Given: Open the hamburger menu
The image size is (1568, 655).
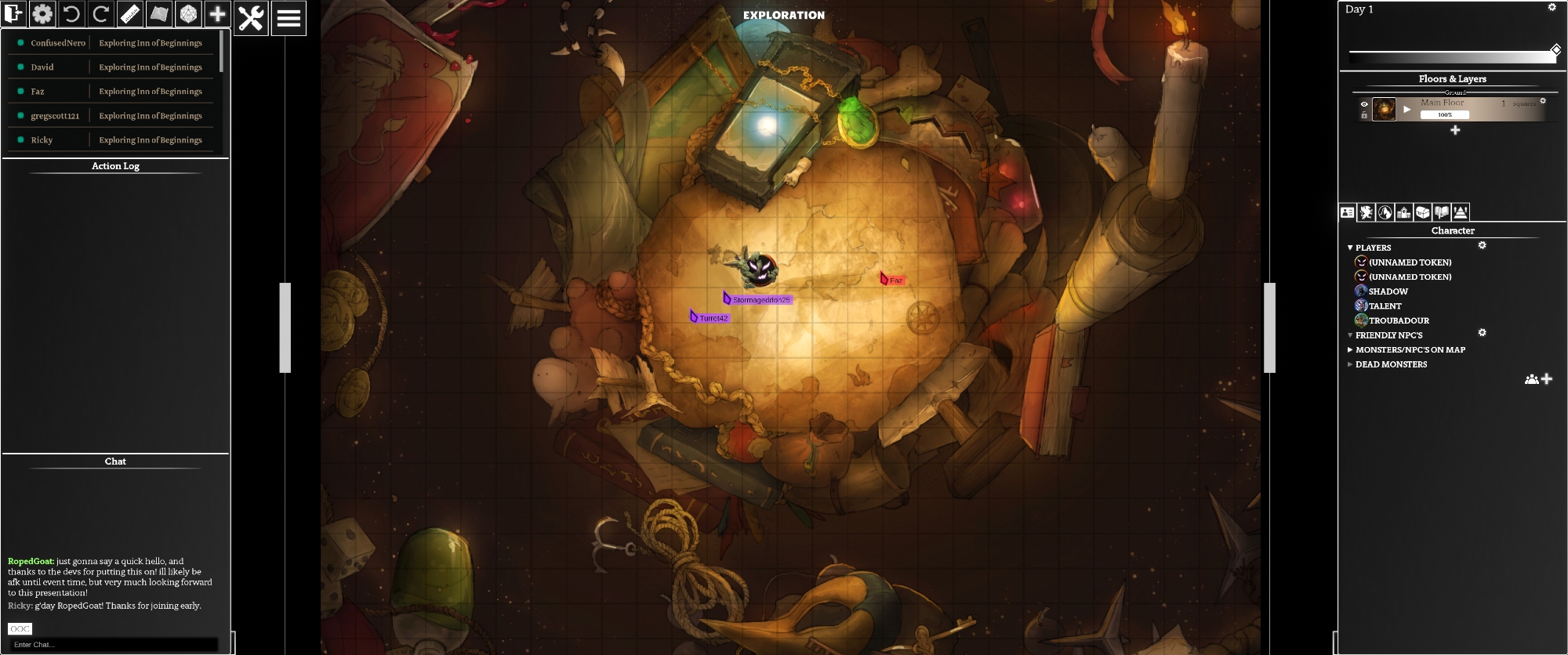Looking at the screenshot, I should (289, 17).
